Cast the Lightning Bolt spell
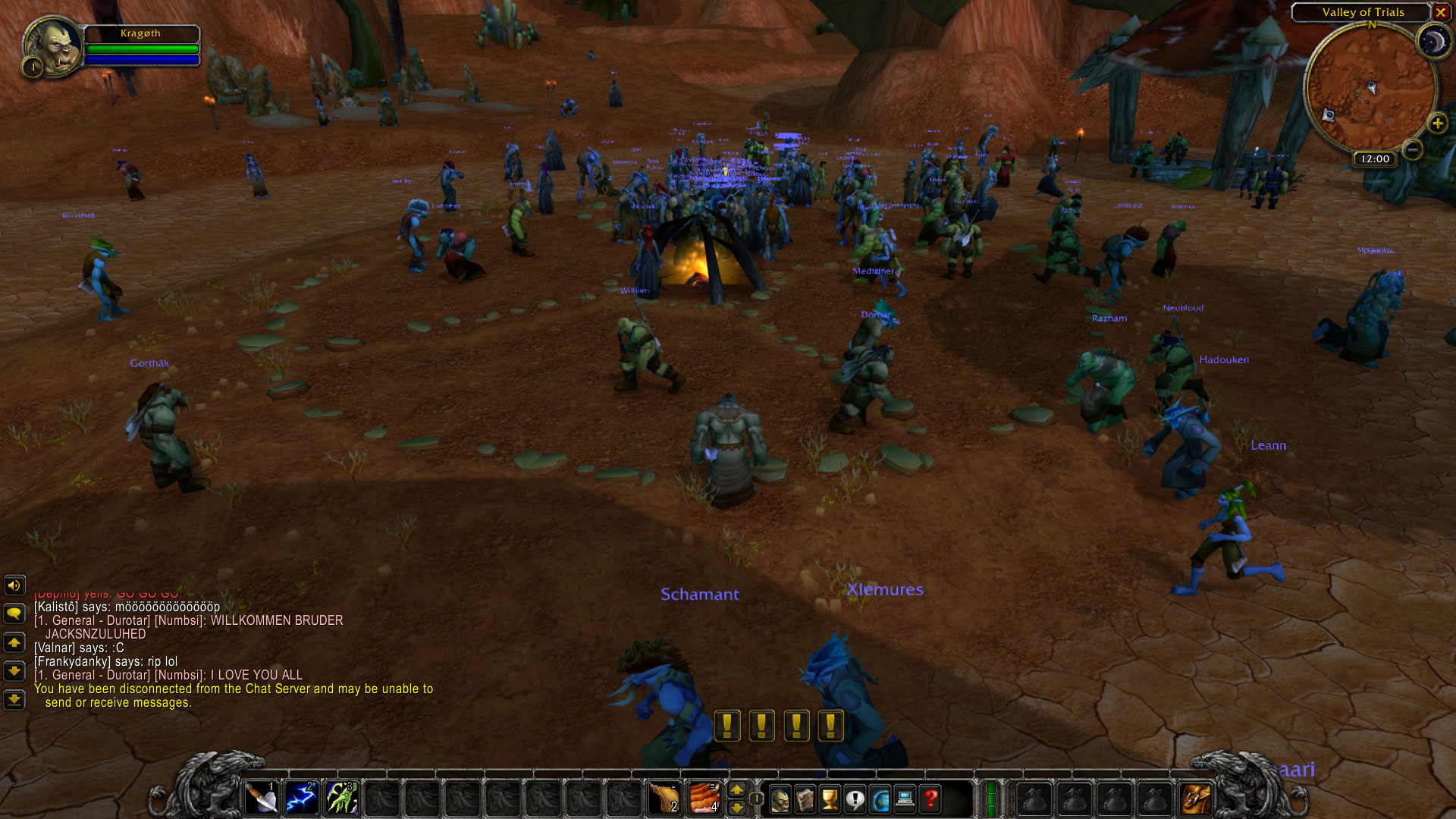1456x819 pixels. pos(301,799)
